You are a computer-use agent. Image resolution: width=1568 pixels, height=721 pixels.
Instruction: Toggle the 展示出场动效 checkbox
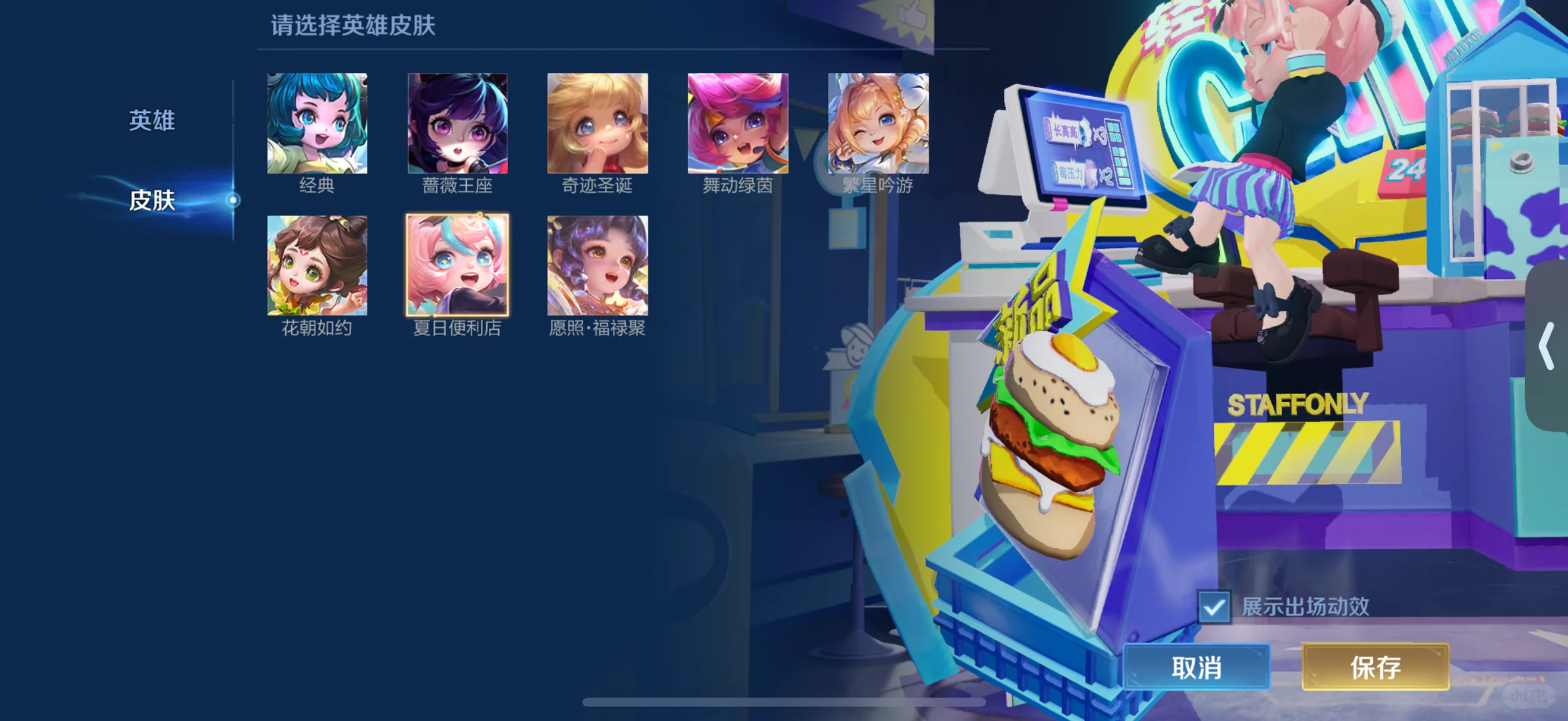(x=1214, y=607)
